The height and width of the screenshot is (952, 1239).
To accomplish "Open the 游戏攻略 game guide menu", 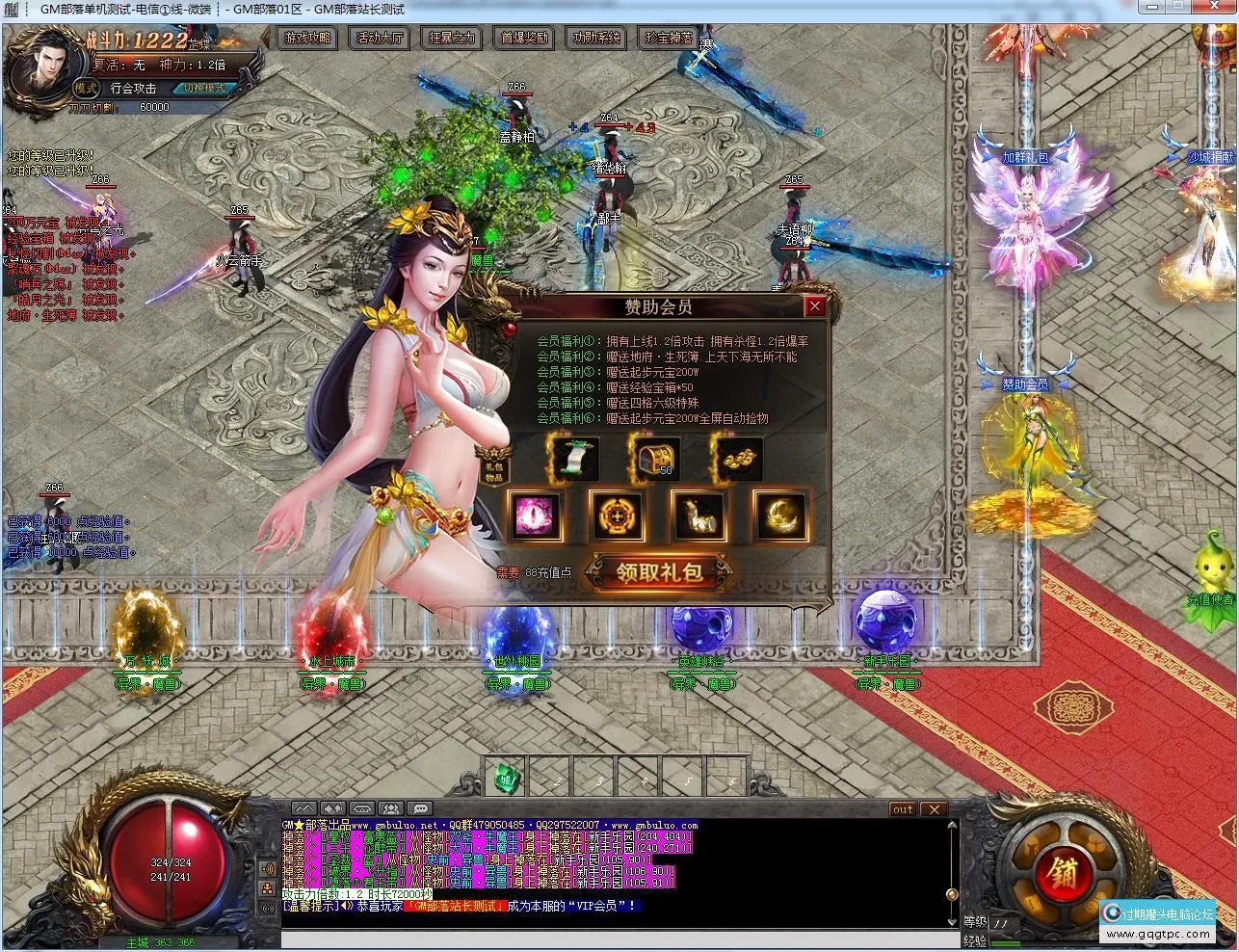I will click(308, 39).
